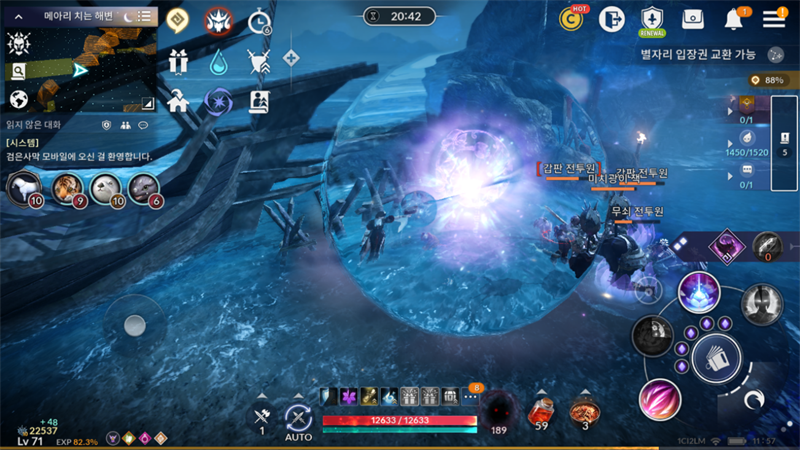
Task: Tap the exit door icon
Action: (x=612, y=18)
